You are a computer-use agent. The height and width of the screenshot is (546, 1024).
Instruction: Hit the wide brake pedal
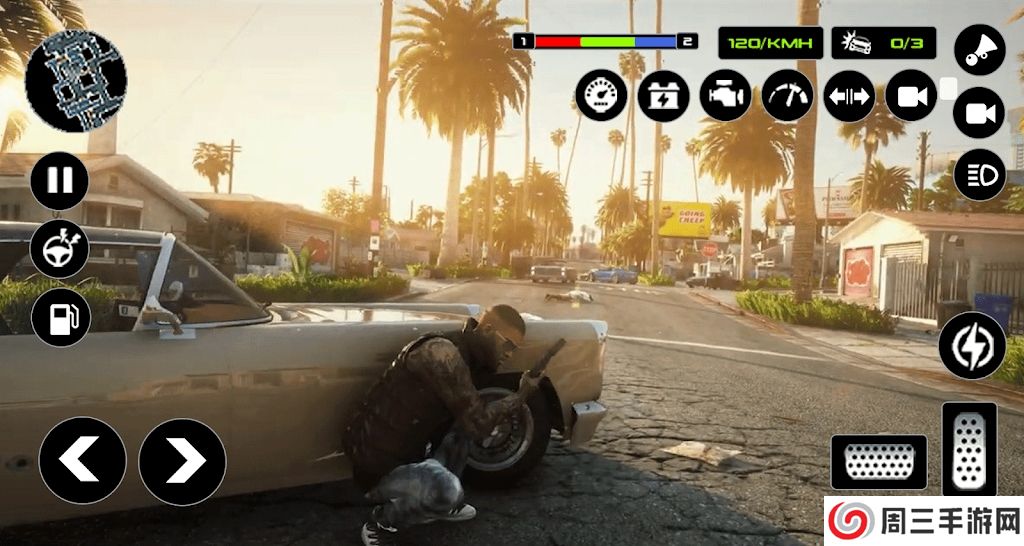pyautogui.click(x=879, y=462)
